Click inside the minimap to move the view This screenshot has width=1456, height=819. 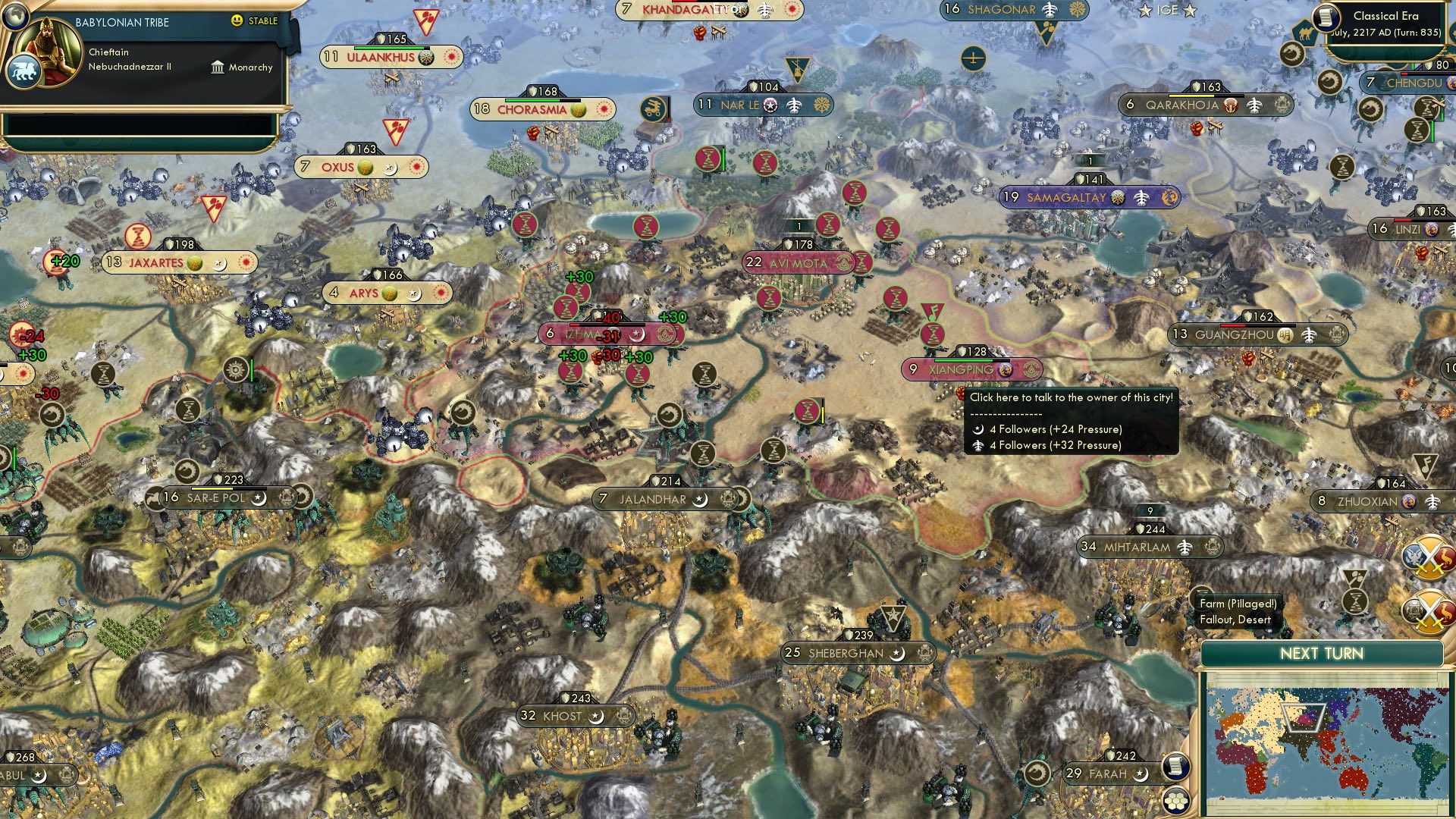click(x=1327, y=743)
